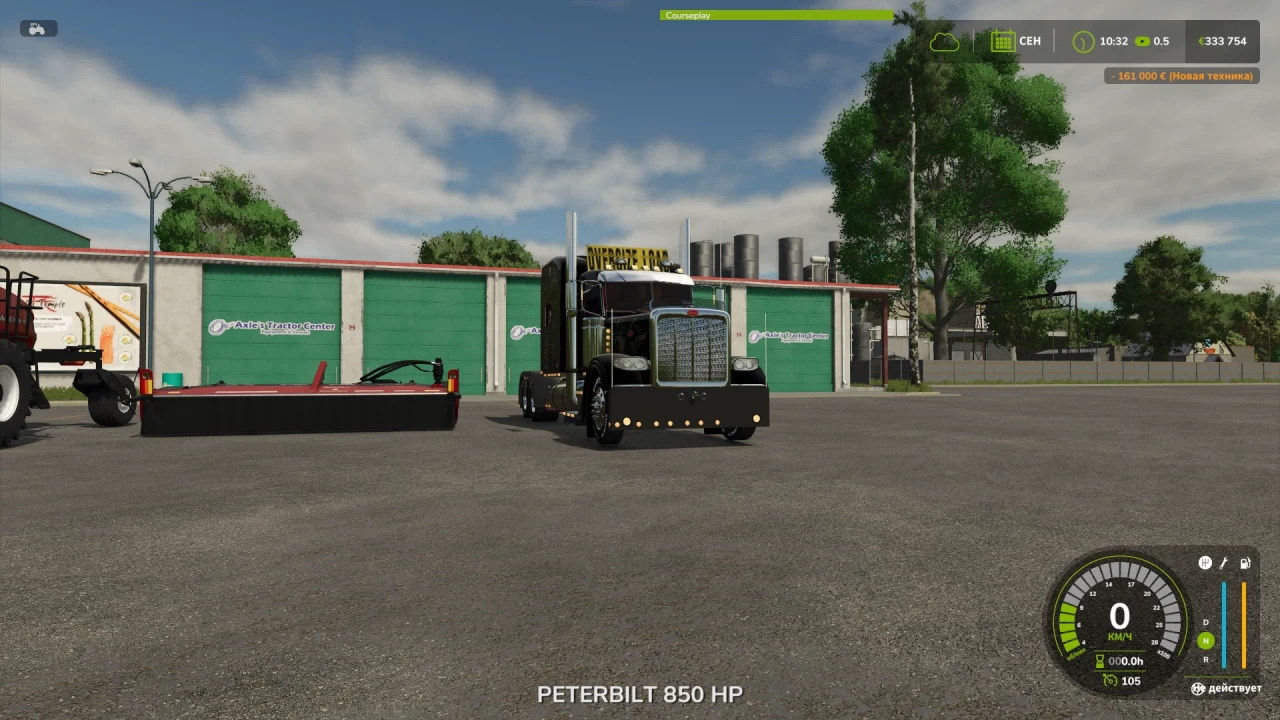The image size is (1280, 720).
Task: Toggle the green N neutral gear indicator
Action: (1205, 640)
